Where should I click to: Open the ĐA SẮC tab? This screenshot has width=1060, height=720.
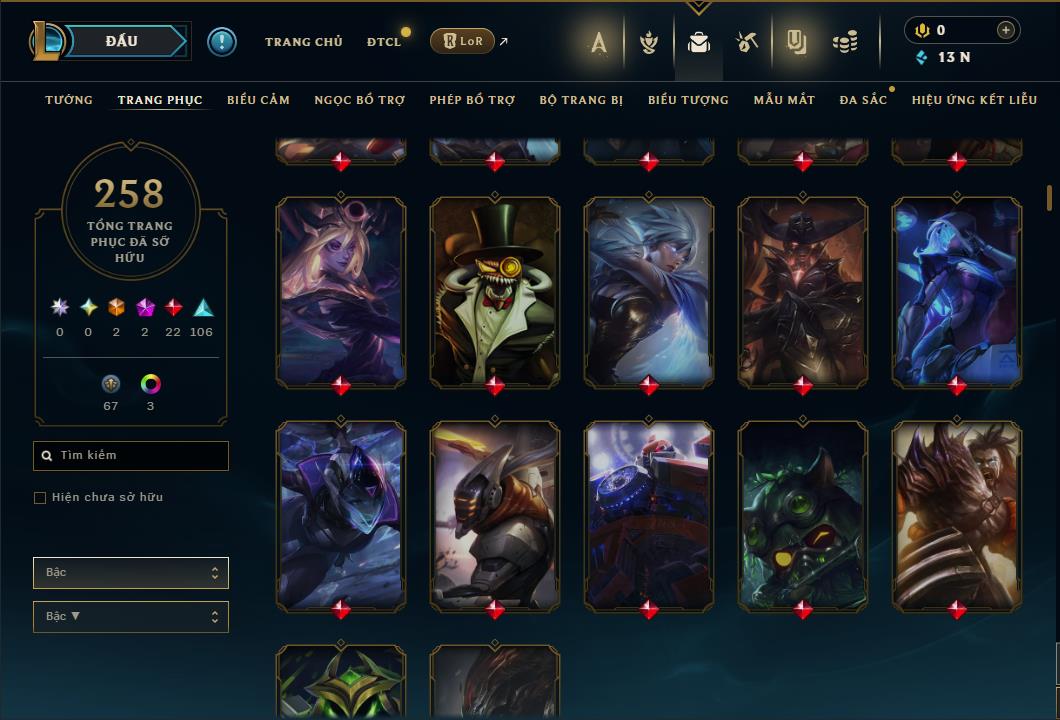[863, 100]
